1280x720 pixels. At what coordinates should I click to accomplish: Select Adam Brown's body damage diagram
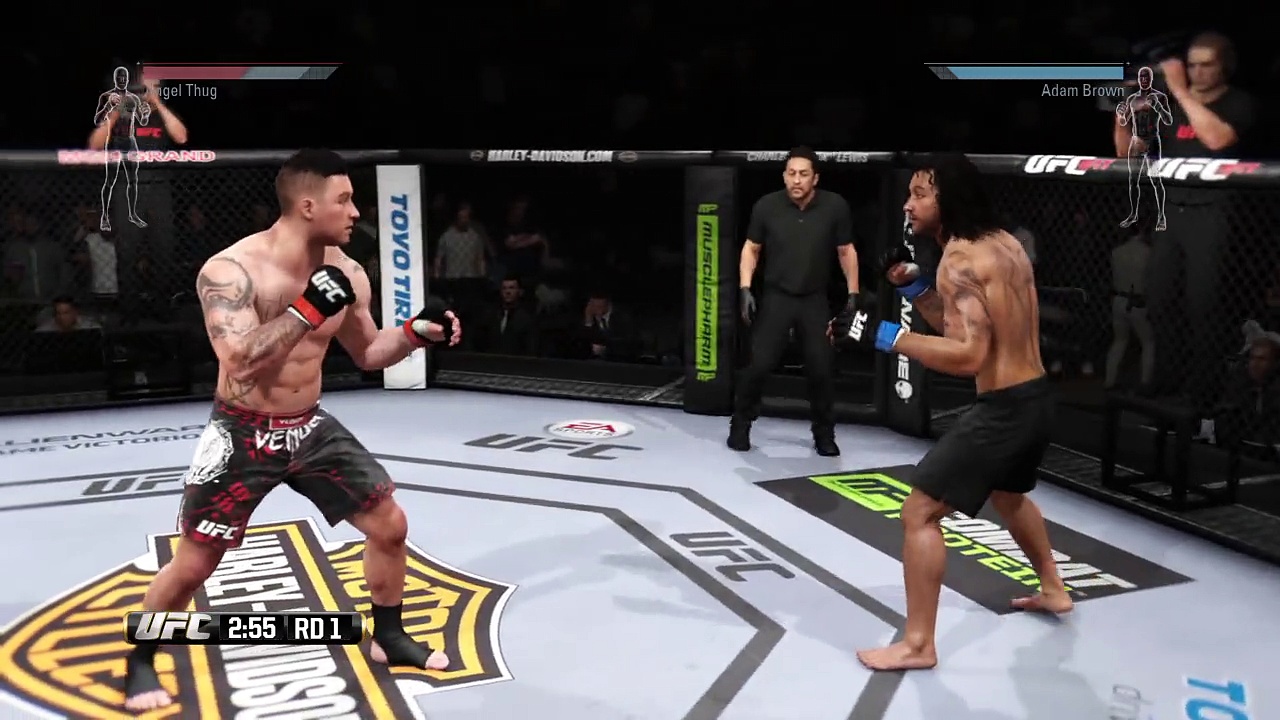pyautogui.click(x=1144, y=147)
